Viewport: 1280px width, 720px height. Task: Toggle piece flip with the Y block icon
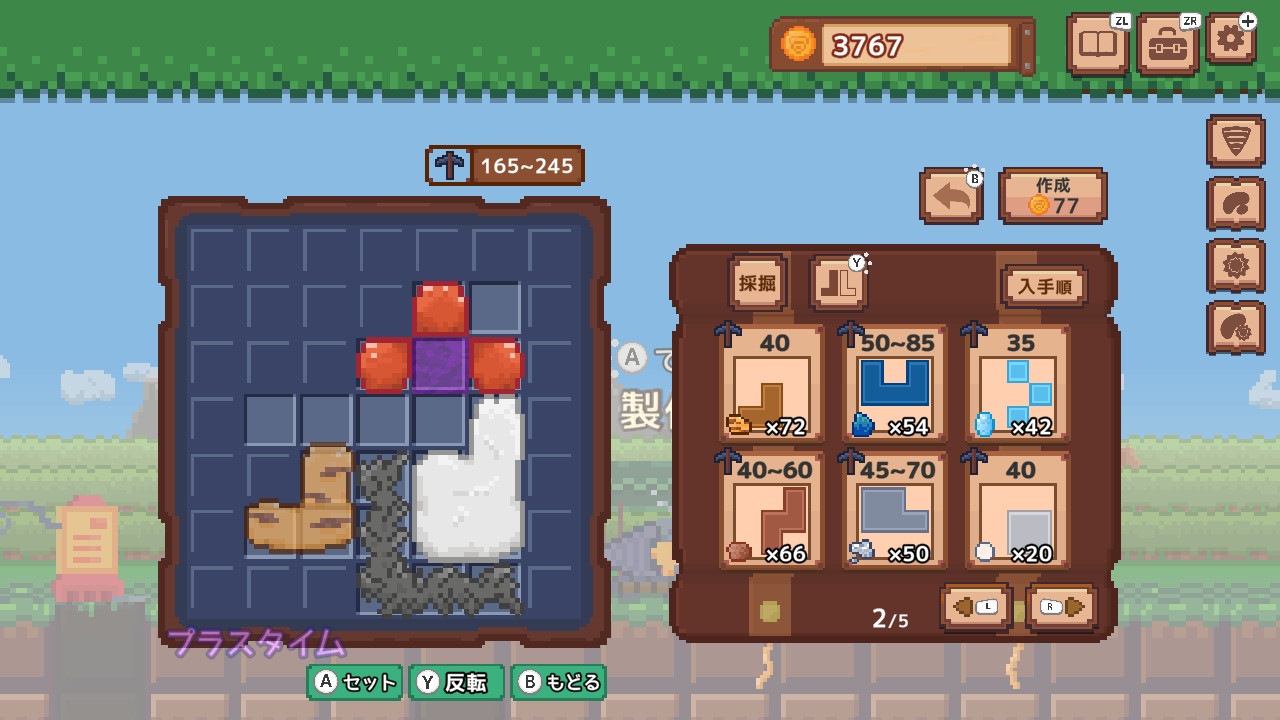pos(840,282)
